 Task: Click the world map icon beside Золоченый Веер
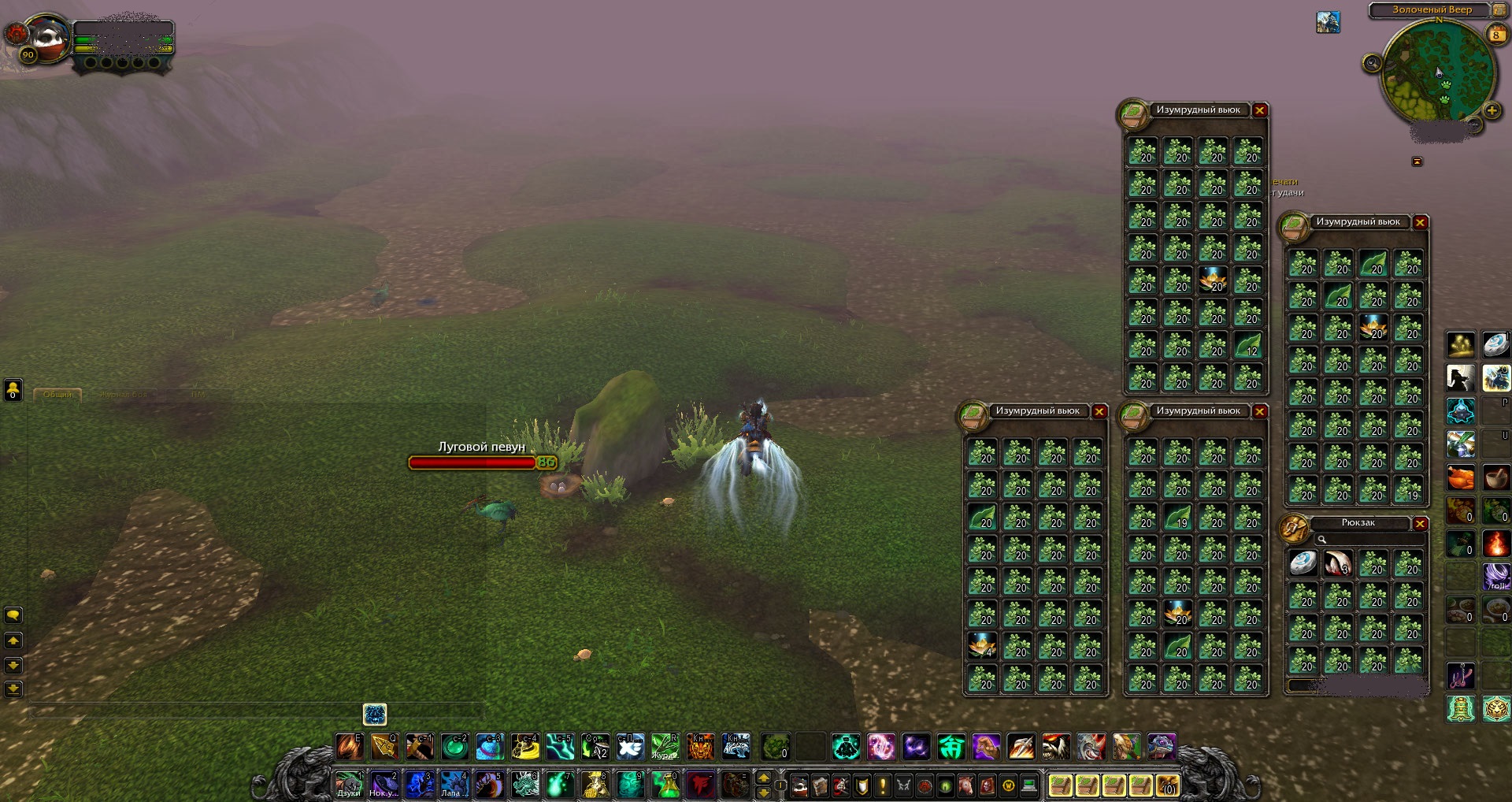coord(1498,9)
